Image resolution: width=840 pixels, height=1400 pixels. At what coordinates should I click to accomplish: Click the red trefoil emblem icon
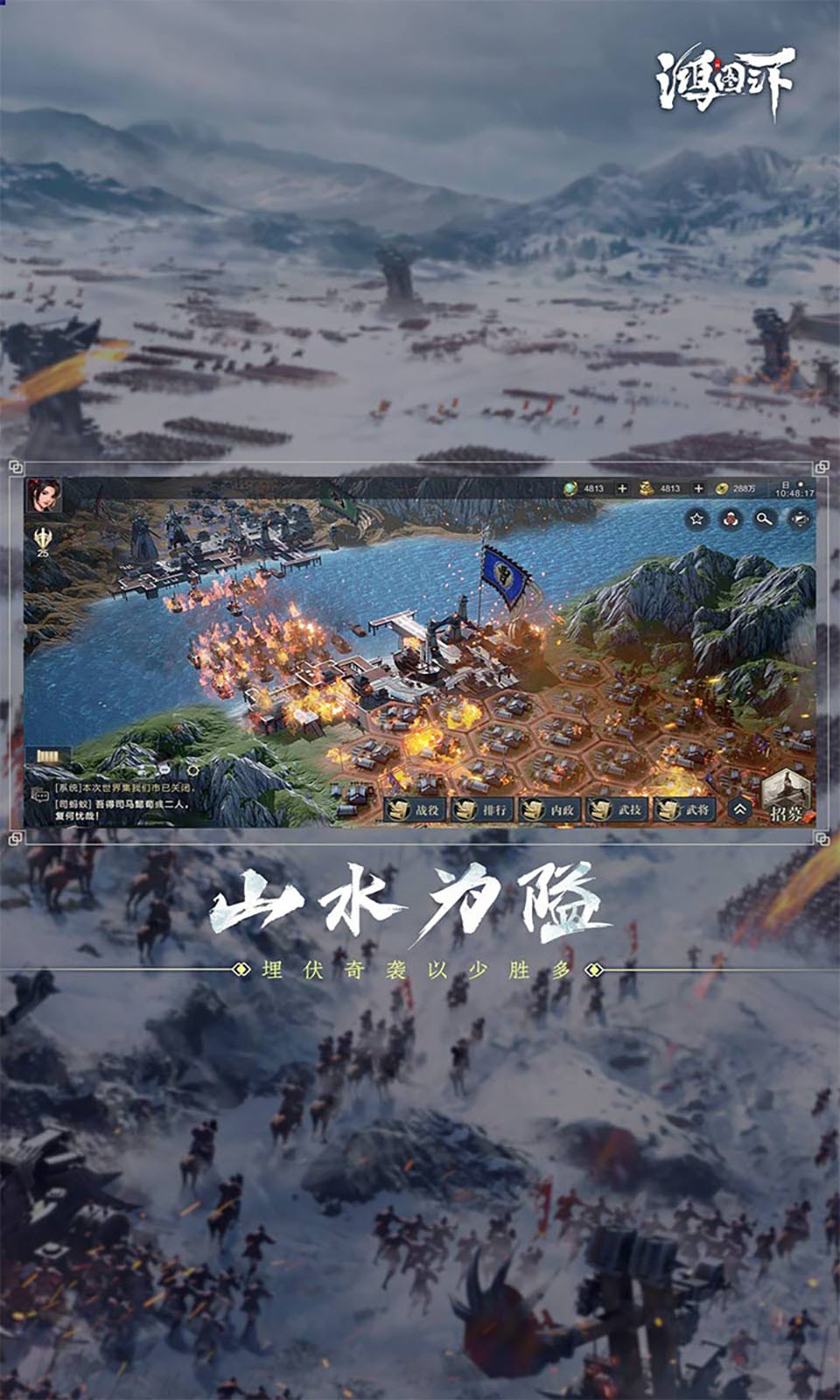(731, 520)
